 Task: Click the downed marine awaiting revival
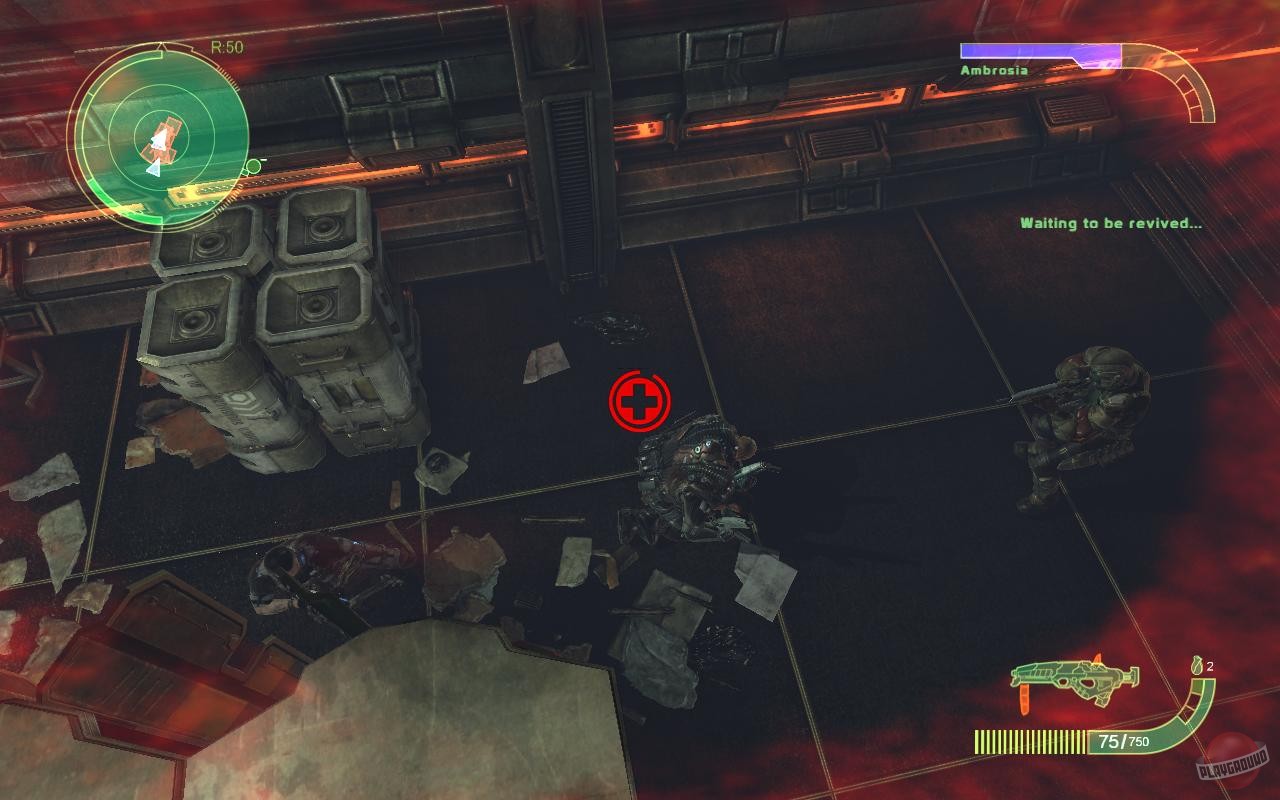click(x=700, y=480)
